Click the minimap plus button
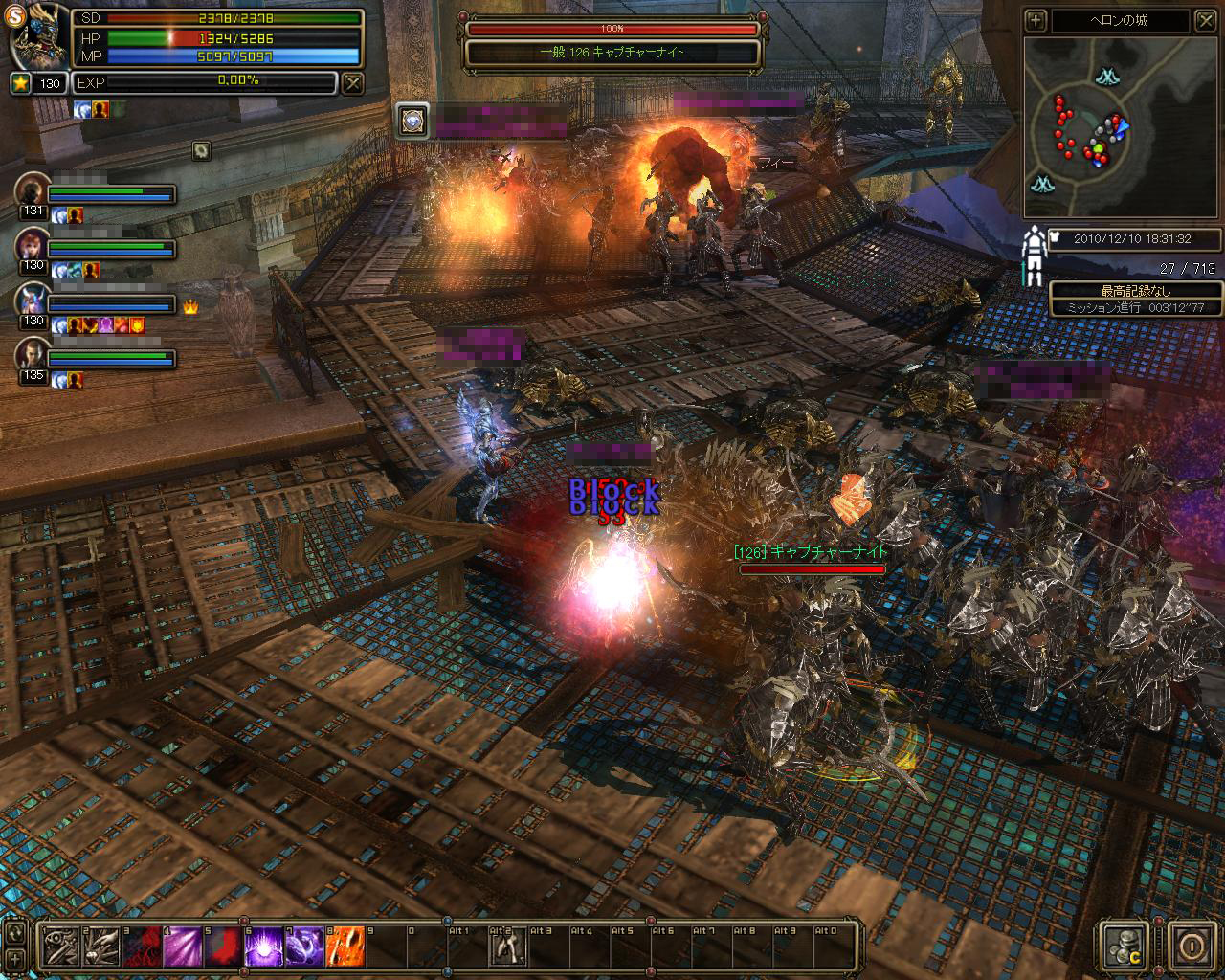 [1035, 20]
